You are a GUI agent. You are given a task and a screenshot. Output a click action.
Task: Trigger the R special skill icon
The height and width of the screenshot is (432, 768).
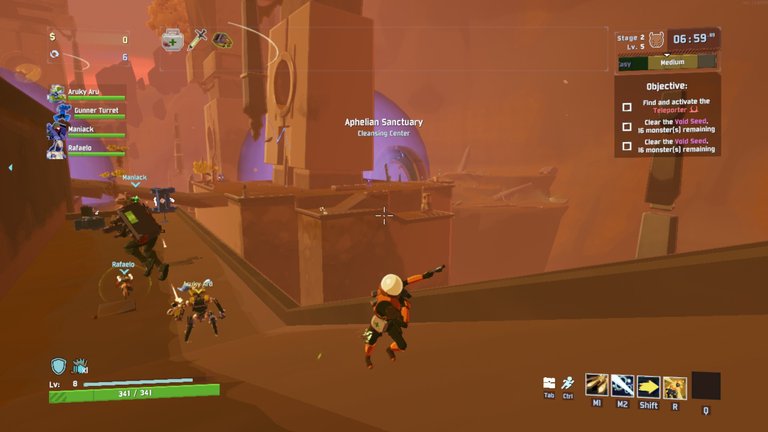(x=675, y=386)
